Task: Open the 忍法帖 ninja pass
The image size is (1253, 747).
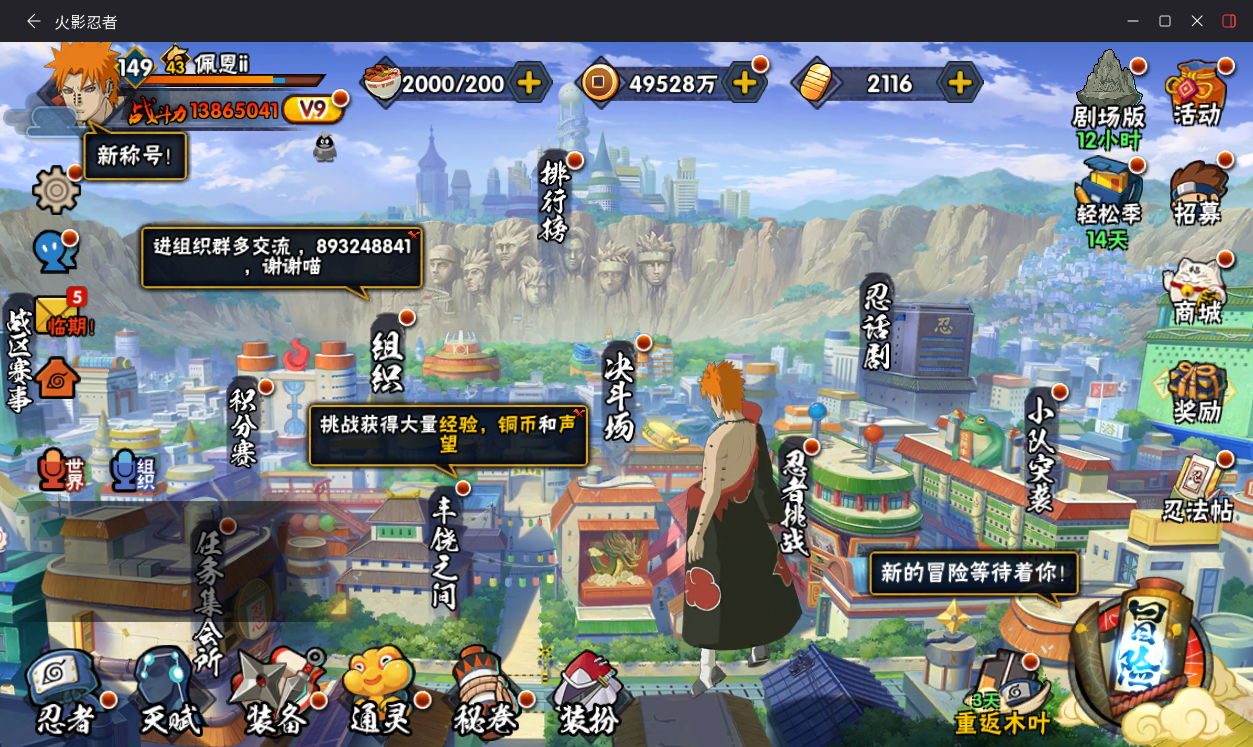Action: coord(1197,490)
